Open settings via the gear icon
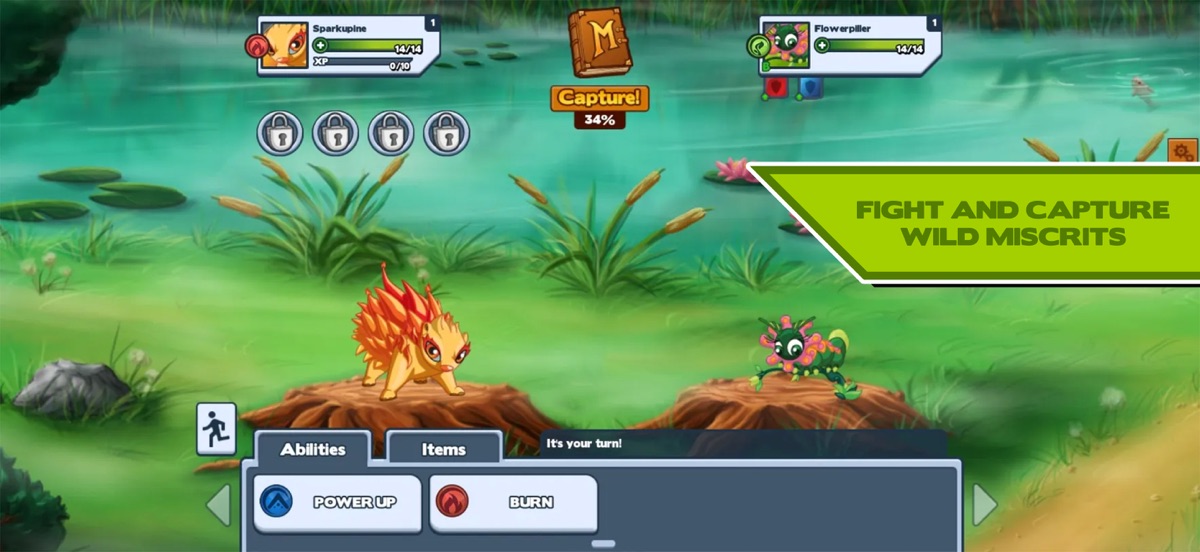Screen dimensions: 1200x552 (1182, 153)
